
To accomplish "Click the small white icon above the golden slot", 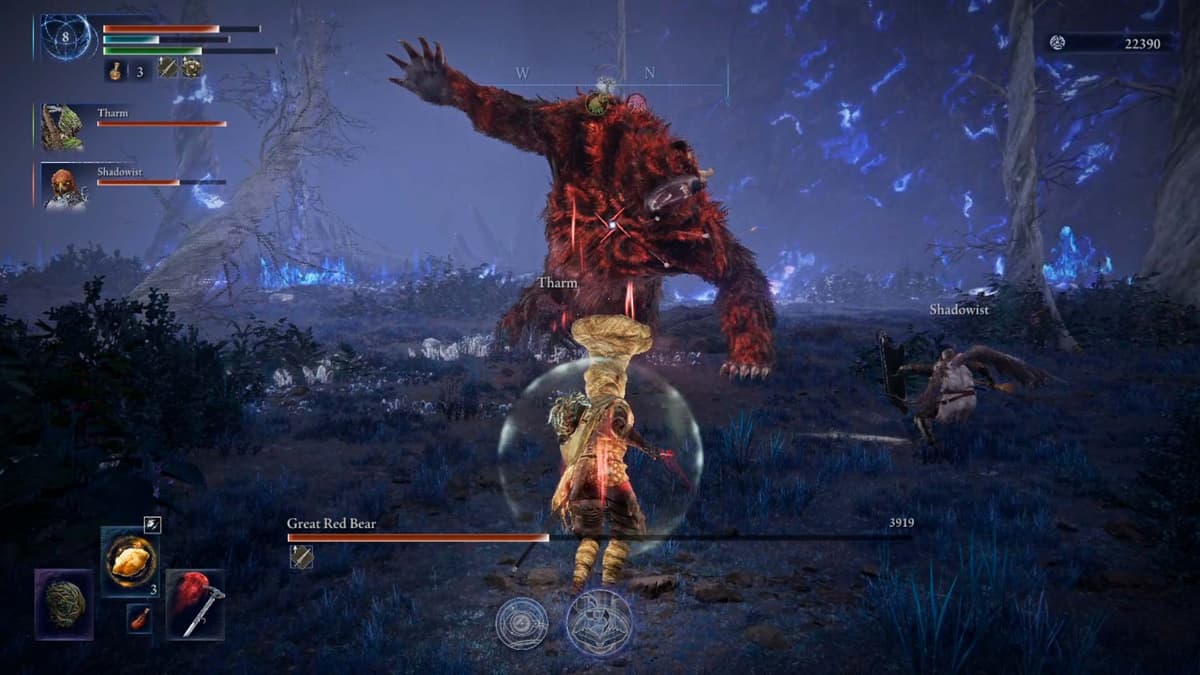I will coord(151,524).
